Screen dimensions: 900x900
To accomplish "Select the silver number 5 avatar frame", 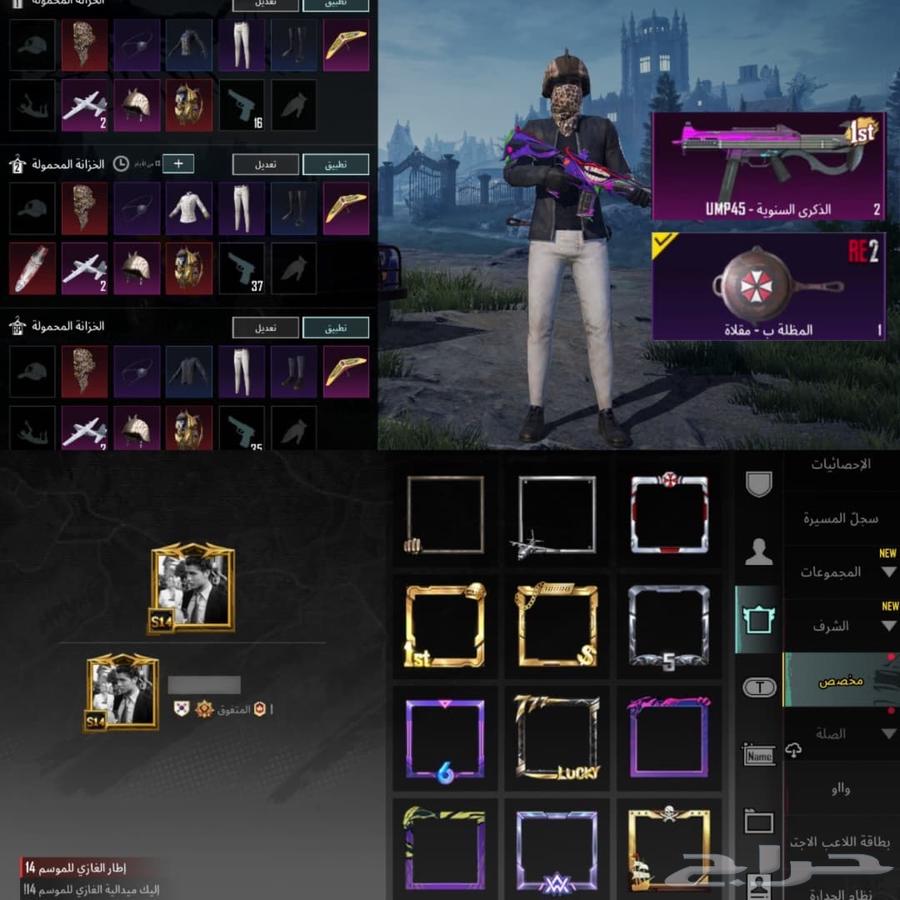I will 669,625.
